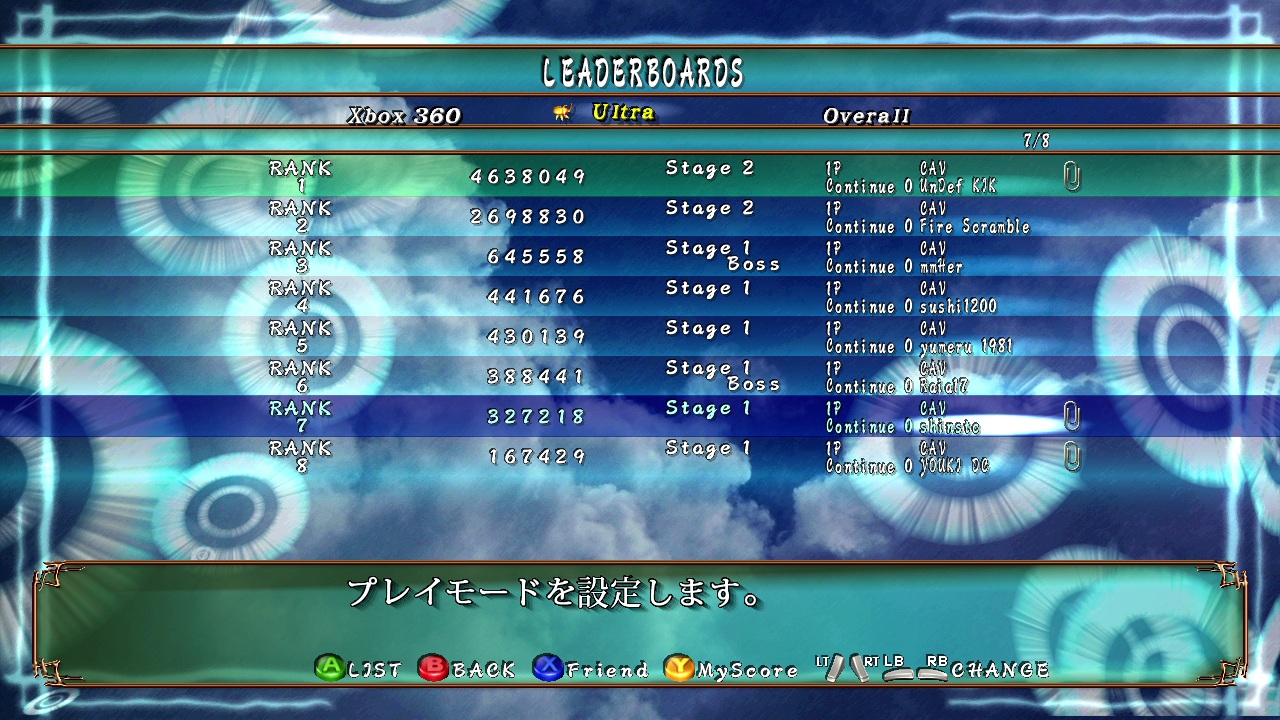Switch the Xbox 360 mode filter
Image resolution: width=1280 pixels, height=720 pixels.
click(404, 115)
